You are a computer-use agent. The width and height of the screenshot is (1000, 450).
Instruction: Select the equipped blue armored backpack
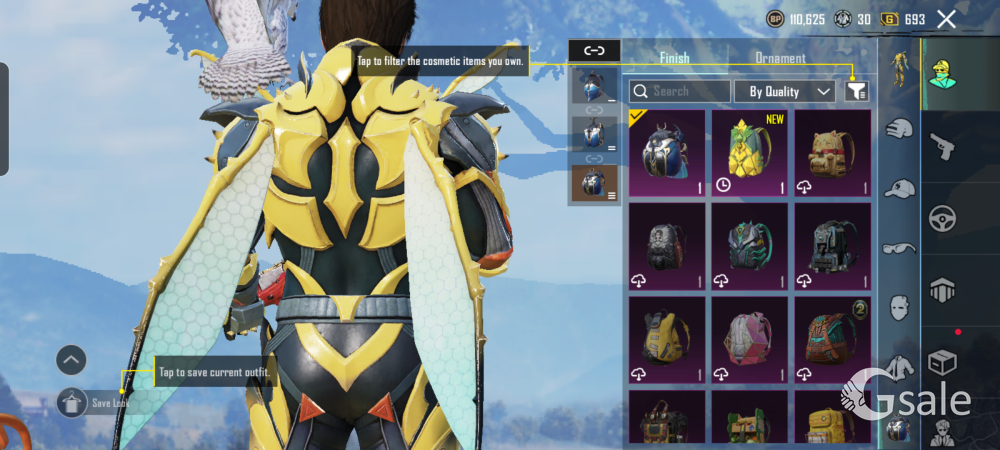pyautogui.click(x=667, y=152)
